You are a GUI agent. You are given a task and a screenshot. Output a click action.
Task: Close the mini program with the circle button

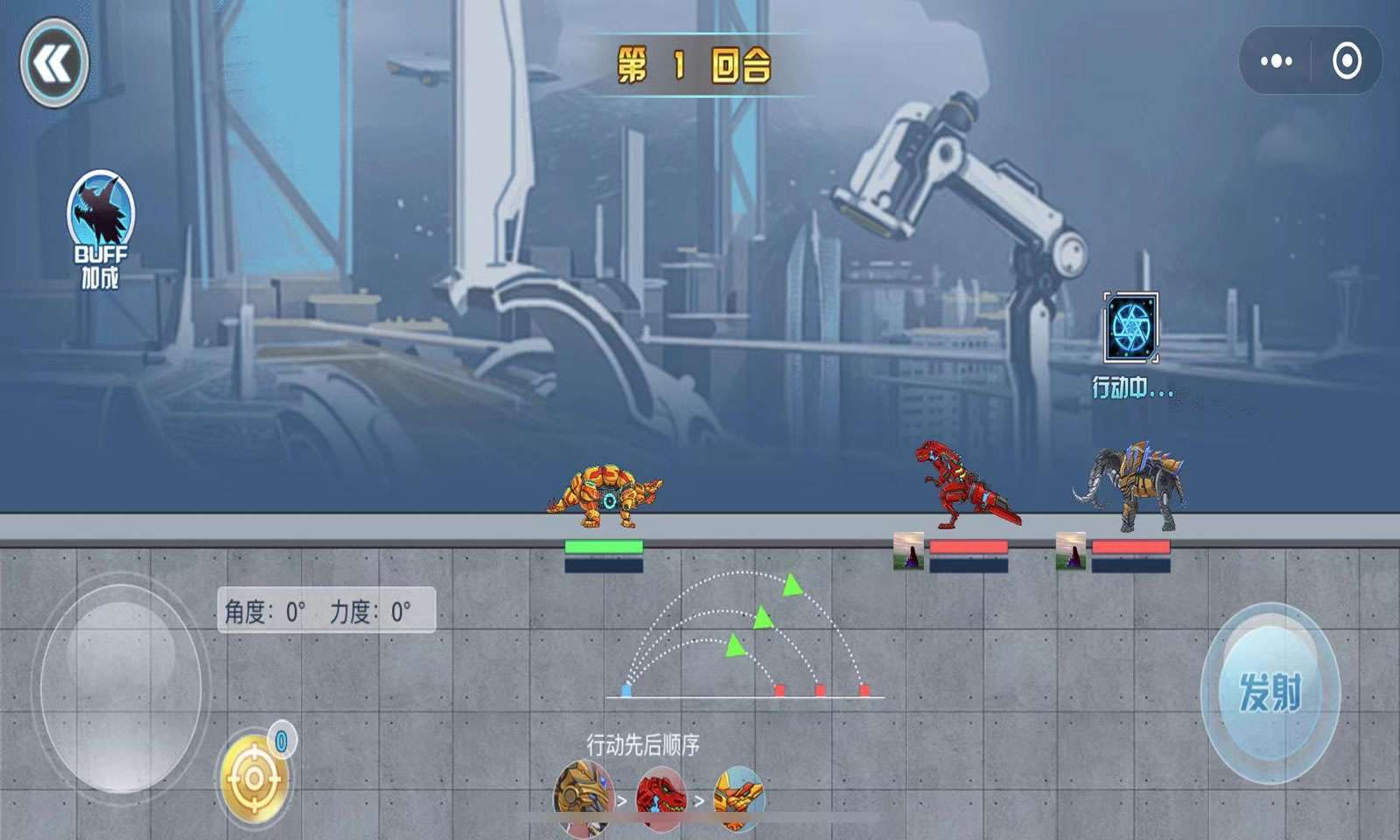tap(1347, 61)
